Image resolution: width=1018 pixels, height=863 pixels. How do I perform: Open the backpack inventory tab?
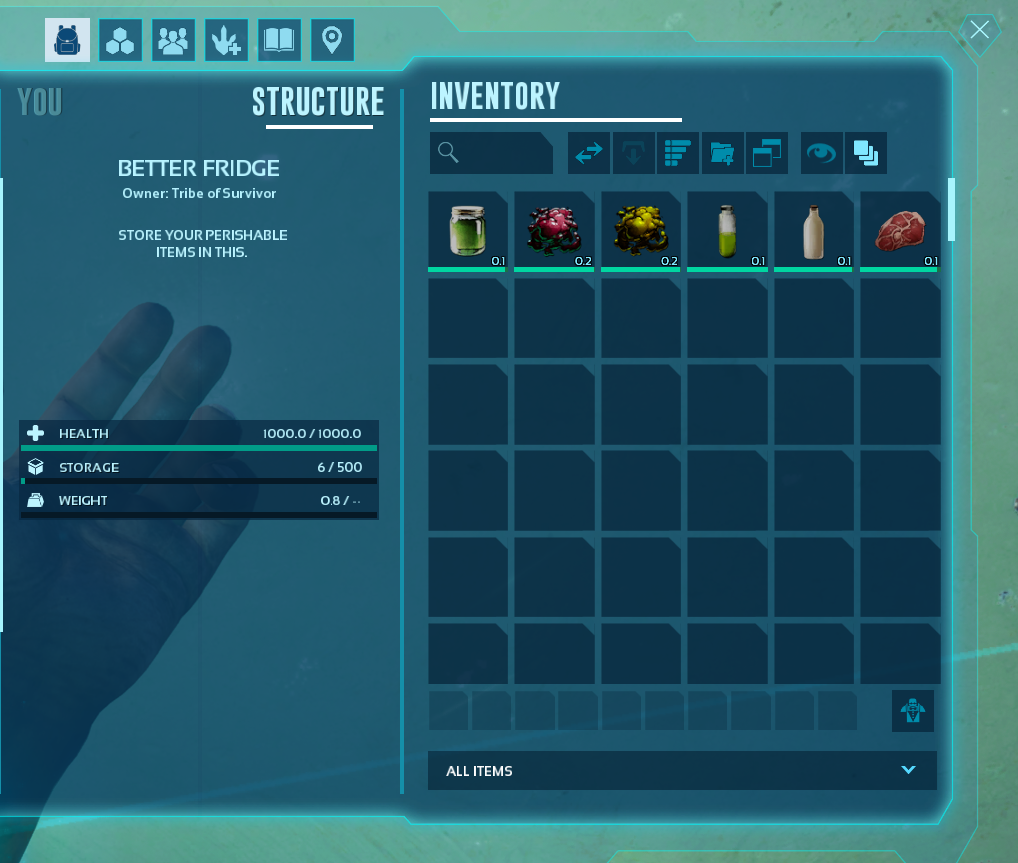pyautogui.click(x=67, y=40)
